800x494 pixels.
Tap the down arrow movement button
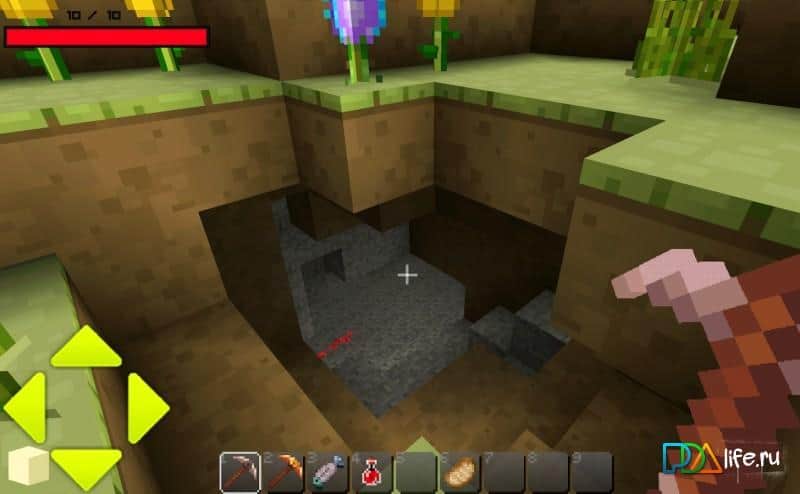(x=86, y=463)
